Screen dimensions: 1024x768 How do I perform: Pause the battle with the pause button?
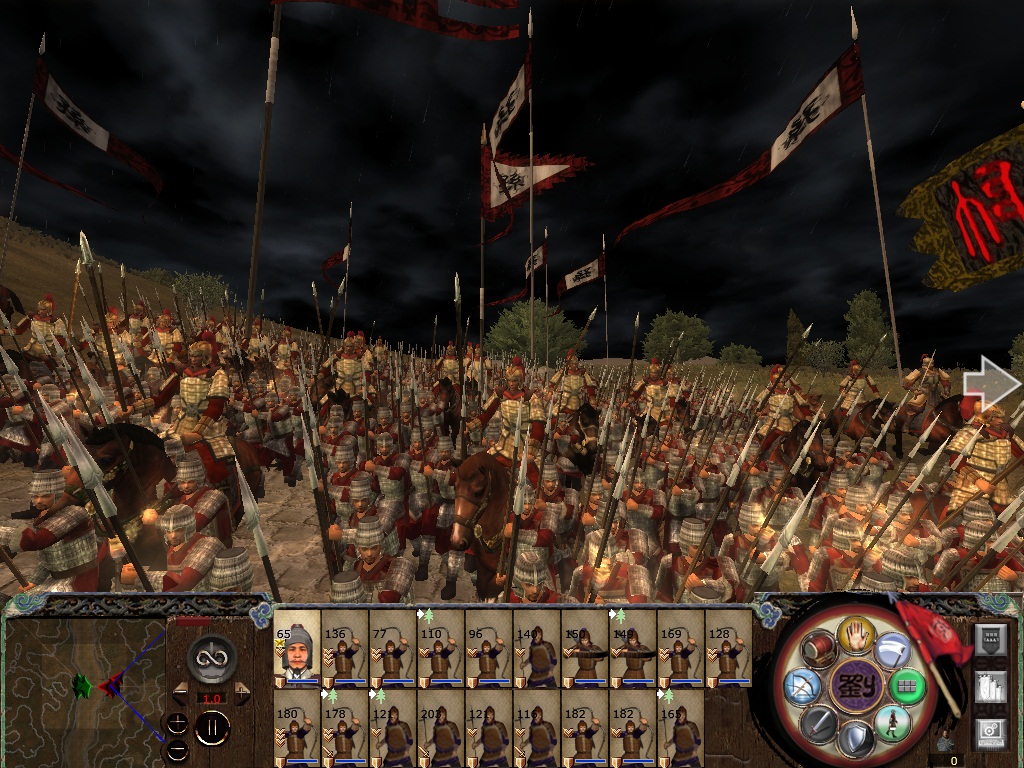point(212,729)
